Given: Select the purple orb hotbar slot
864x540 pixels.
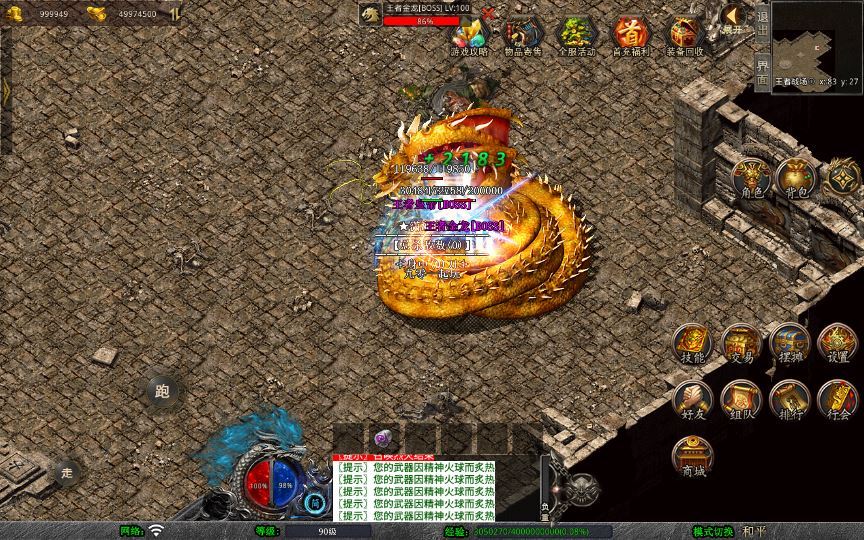Looking at the screenshot, I should click(382, 439).
